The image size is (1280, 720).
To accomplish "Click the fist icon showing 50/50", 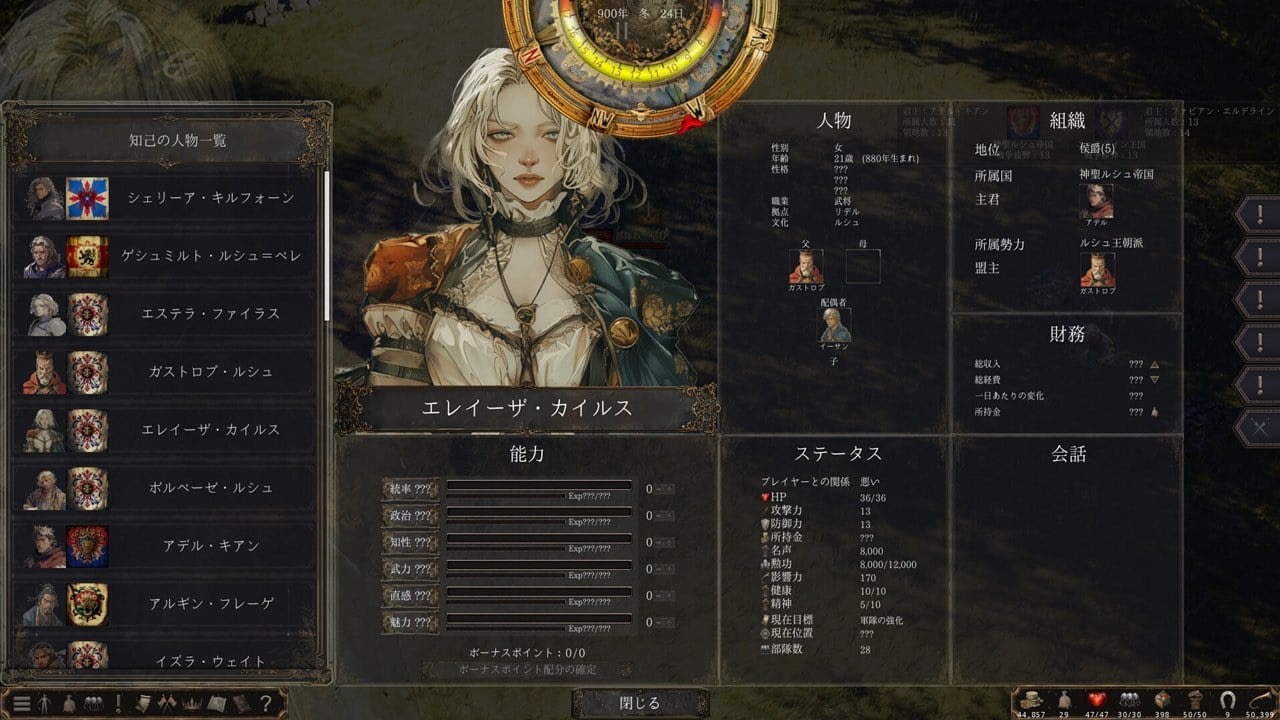I will click(1196, 700).
